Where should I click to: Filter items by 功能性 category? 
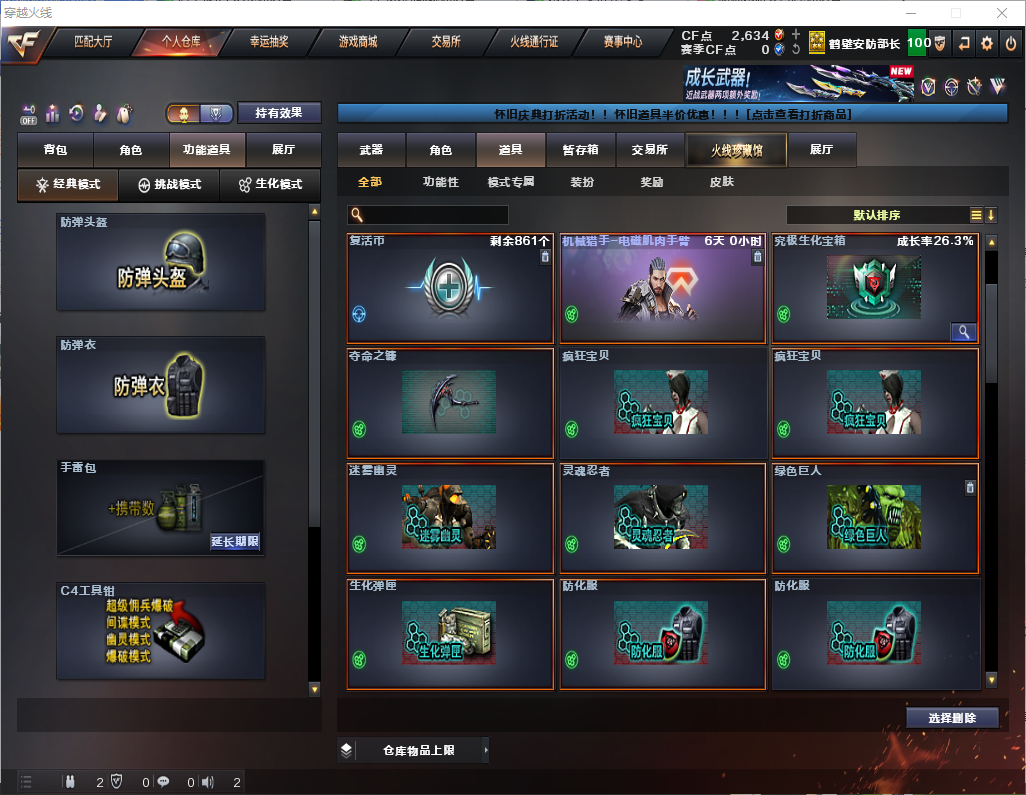[440, 182]
